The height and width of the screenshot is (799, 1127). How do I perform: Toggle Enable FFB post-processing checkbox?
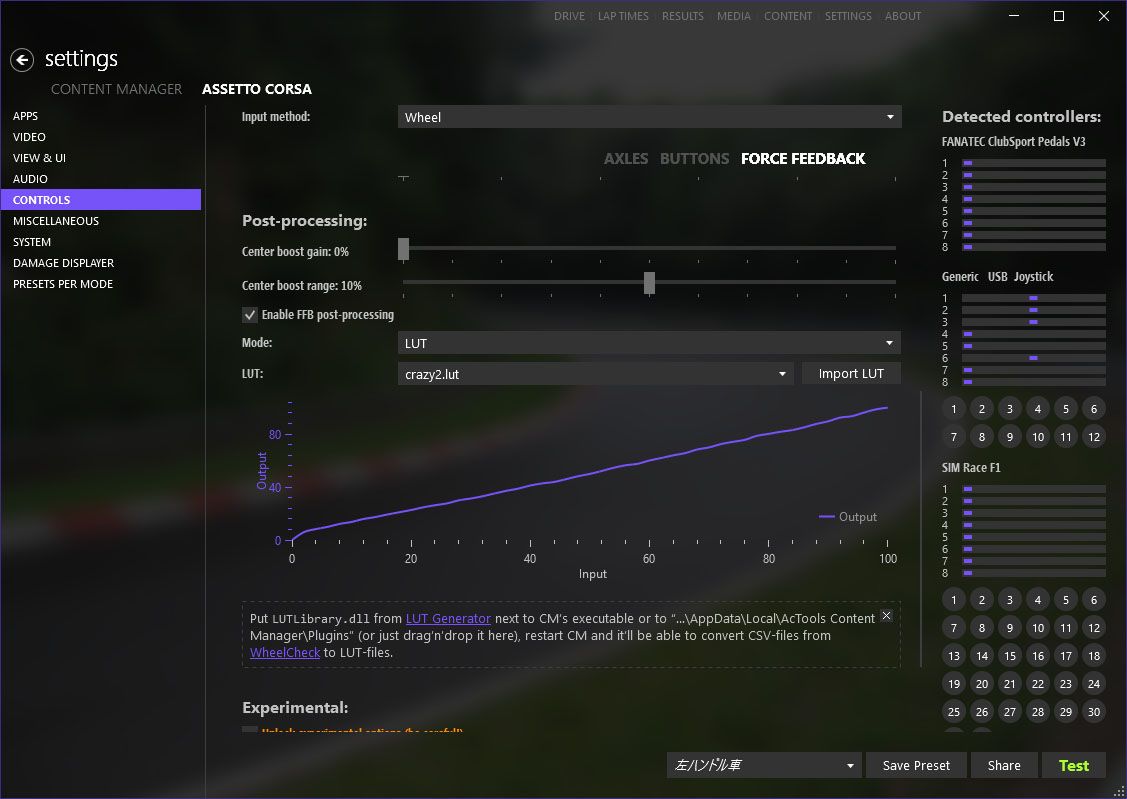[250, 315]
